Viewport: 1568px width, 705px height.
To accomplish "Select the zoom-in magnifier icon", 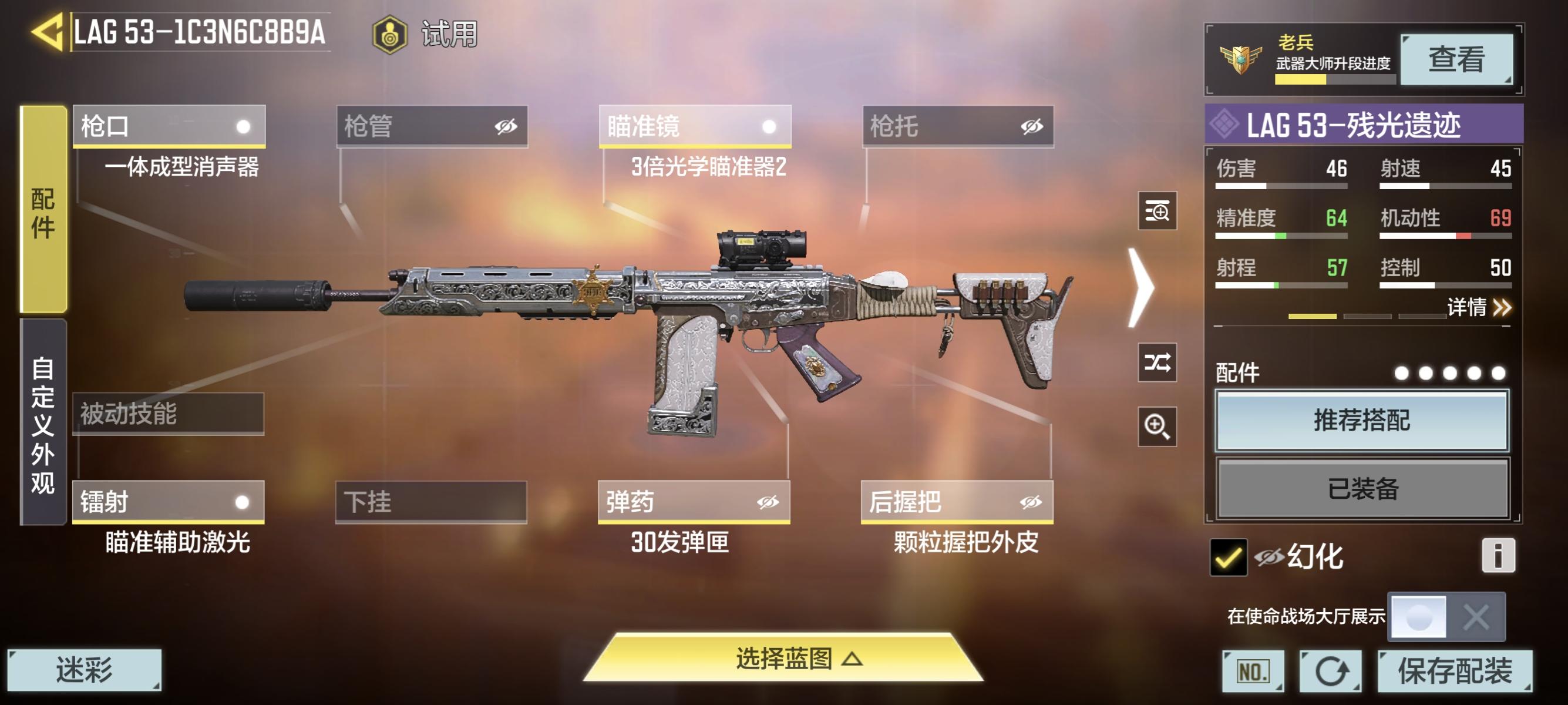I will 1158,426.
